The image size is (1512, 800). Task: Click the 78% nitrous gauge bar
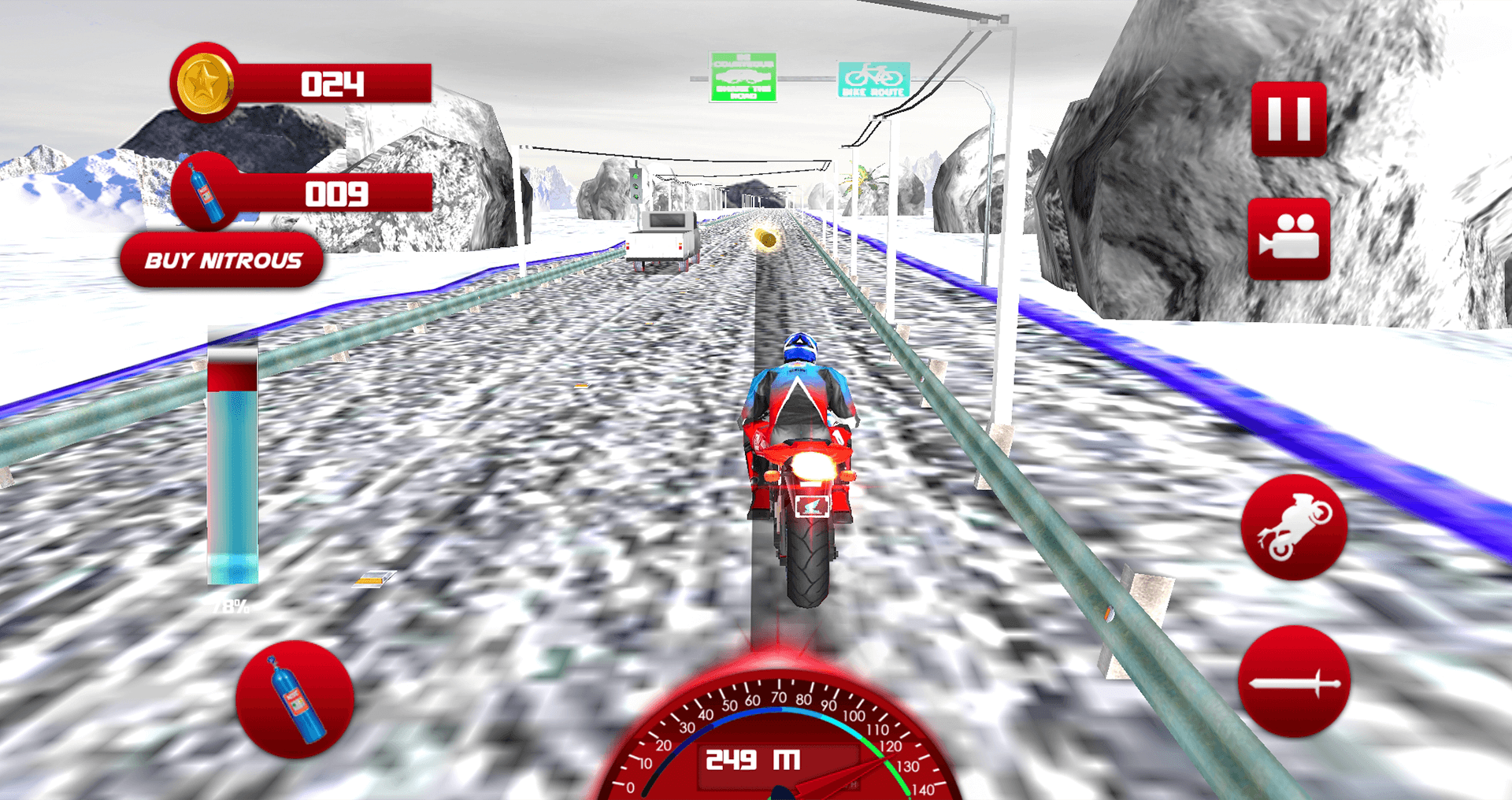(x=234, y=465)
